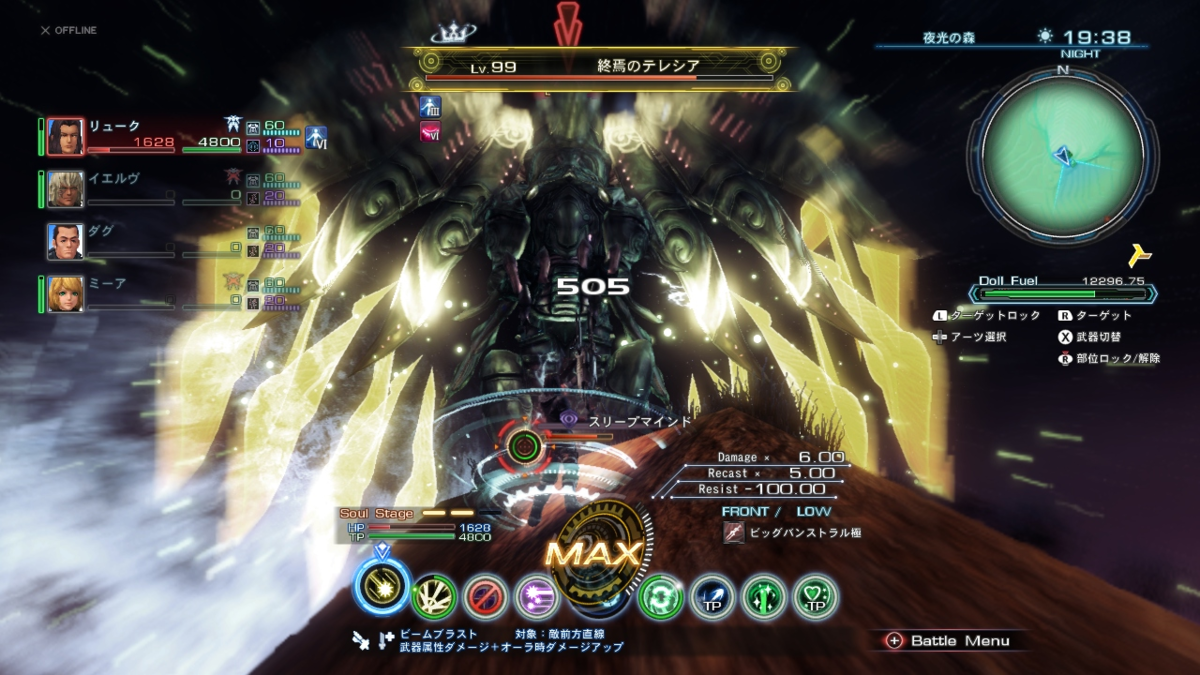Trigger the purple beam shot art
The height and width of the screenshot is (675, 1200).
(536, 597)
